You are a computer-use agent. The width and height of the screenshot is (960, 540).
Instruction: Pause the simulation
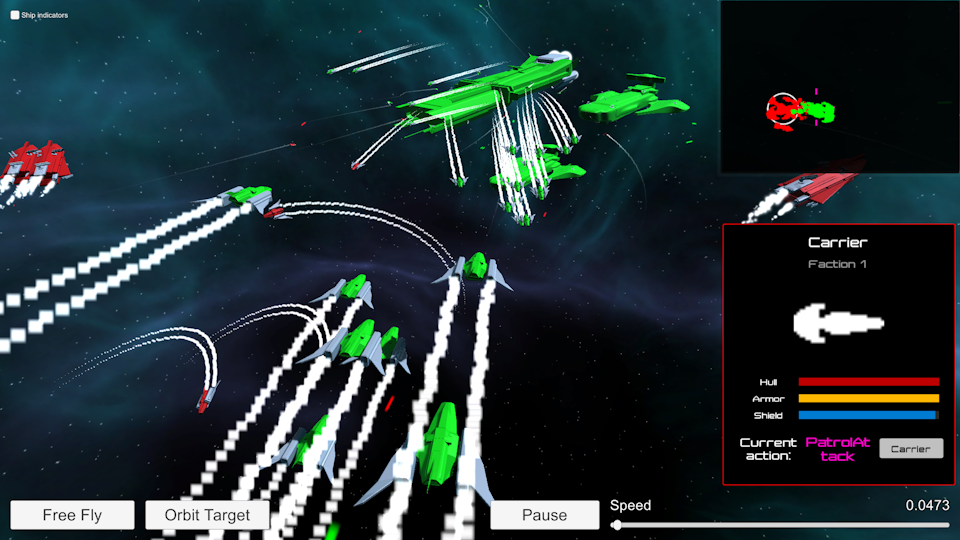(x=544, y=515)
